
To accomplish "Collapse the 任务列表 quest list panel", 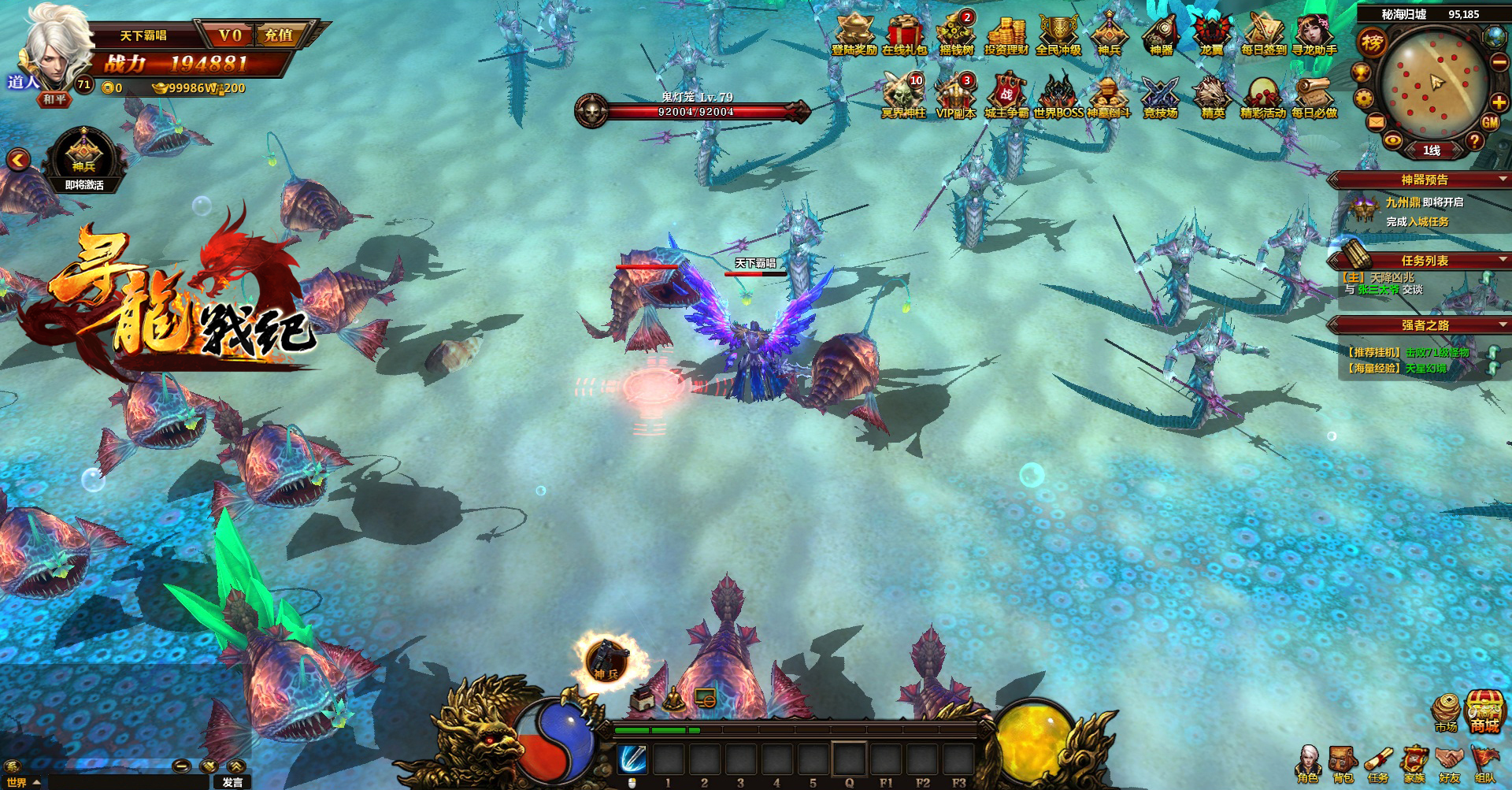I will pyautogui.click(x=1503, y=259).
